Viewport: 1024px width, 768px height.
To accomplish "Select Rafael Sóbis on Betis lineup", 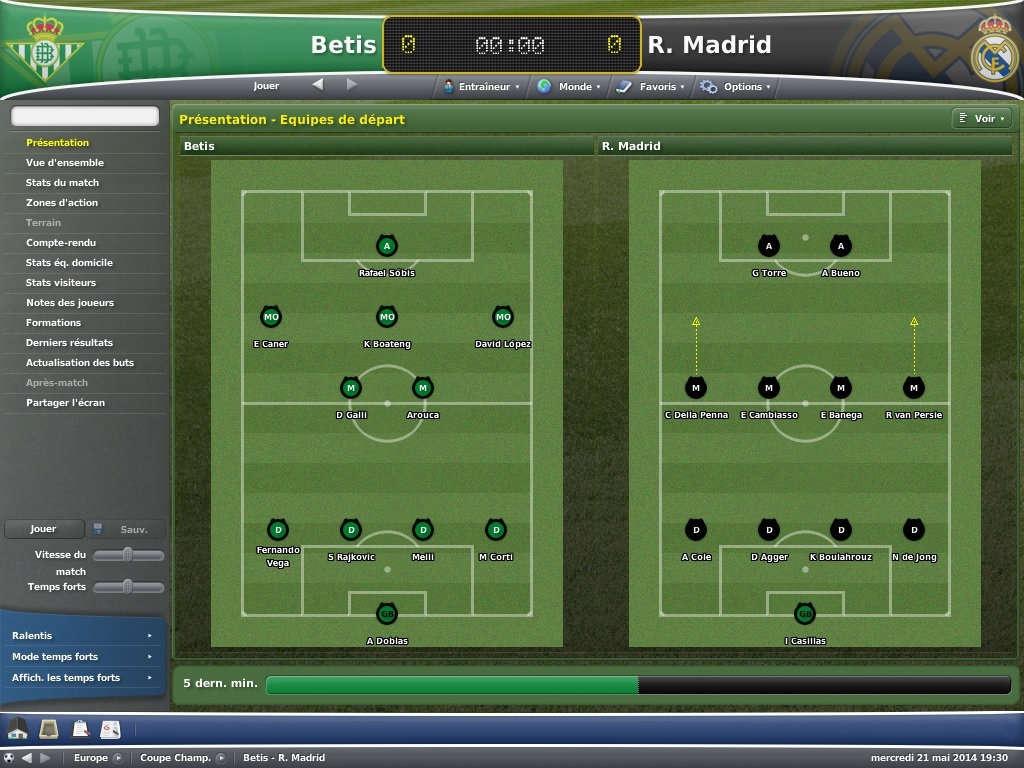I will point(387,246).
